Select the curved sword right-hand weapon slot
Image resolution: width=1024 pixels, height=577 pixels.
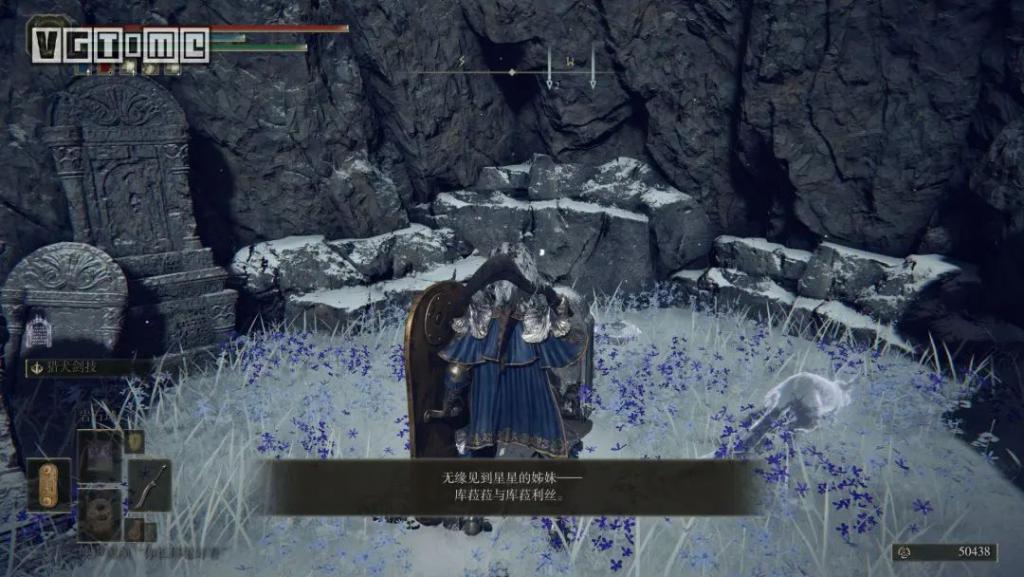149,485
